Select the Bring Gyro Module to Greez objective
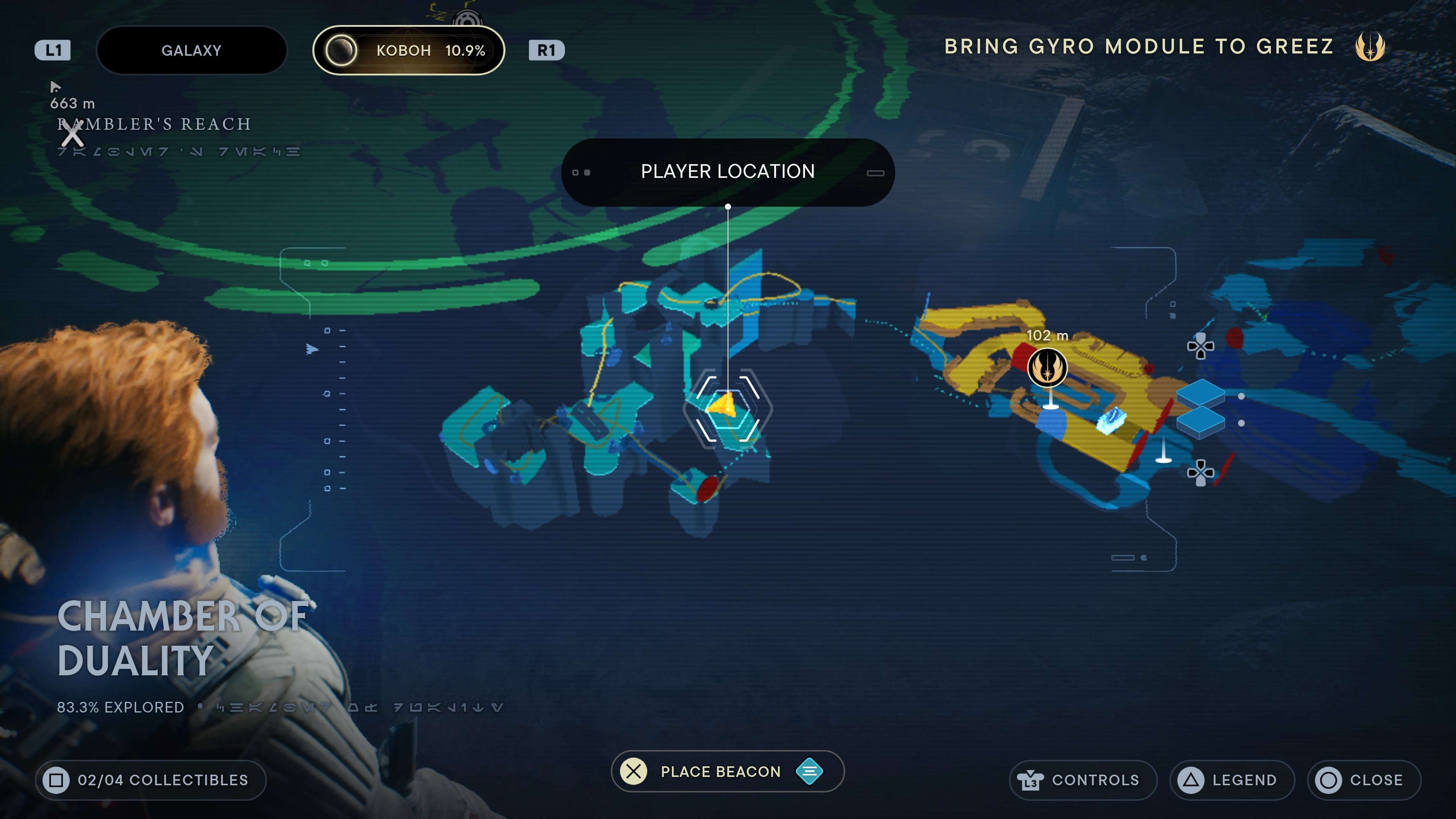The width and height of the screenshot is (1456, 819). point(1139,46)
